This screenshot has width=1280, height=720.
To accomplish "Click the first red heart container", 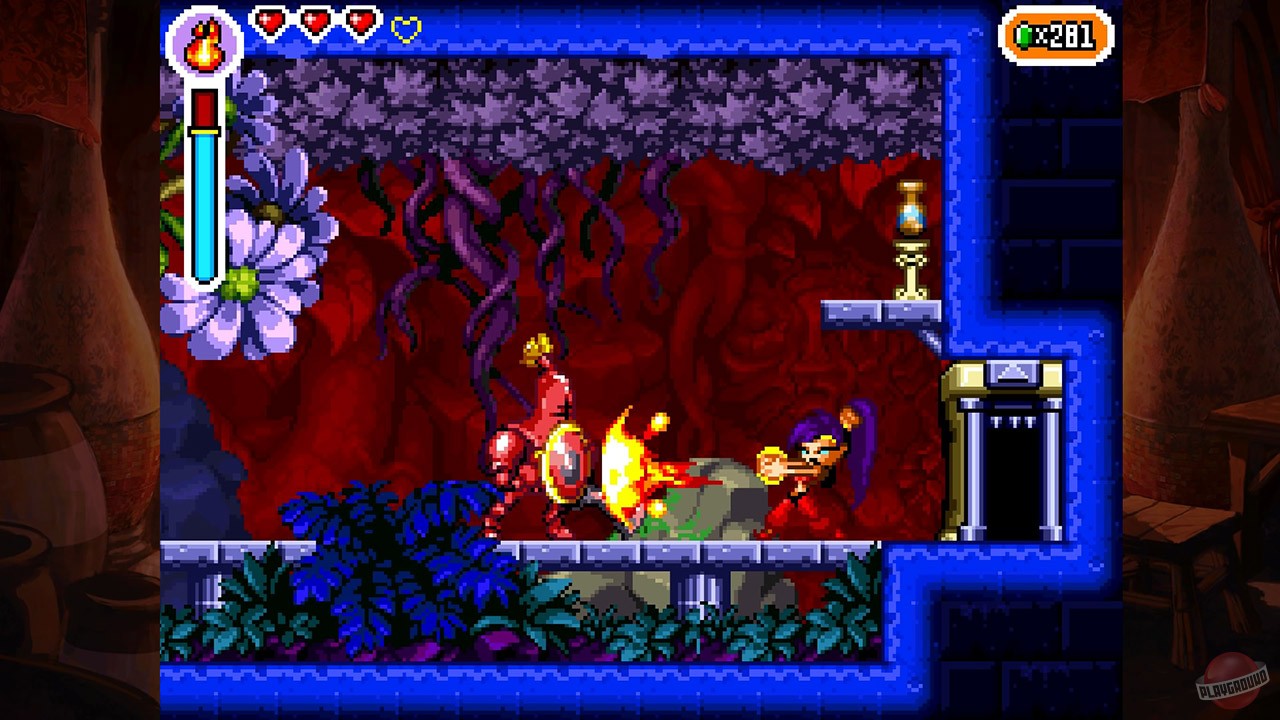I will [x=270, y=22].
